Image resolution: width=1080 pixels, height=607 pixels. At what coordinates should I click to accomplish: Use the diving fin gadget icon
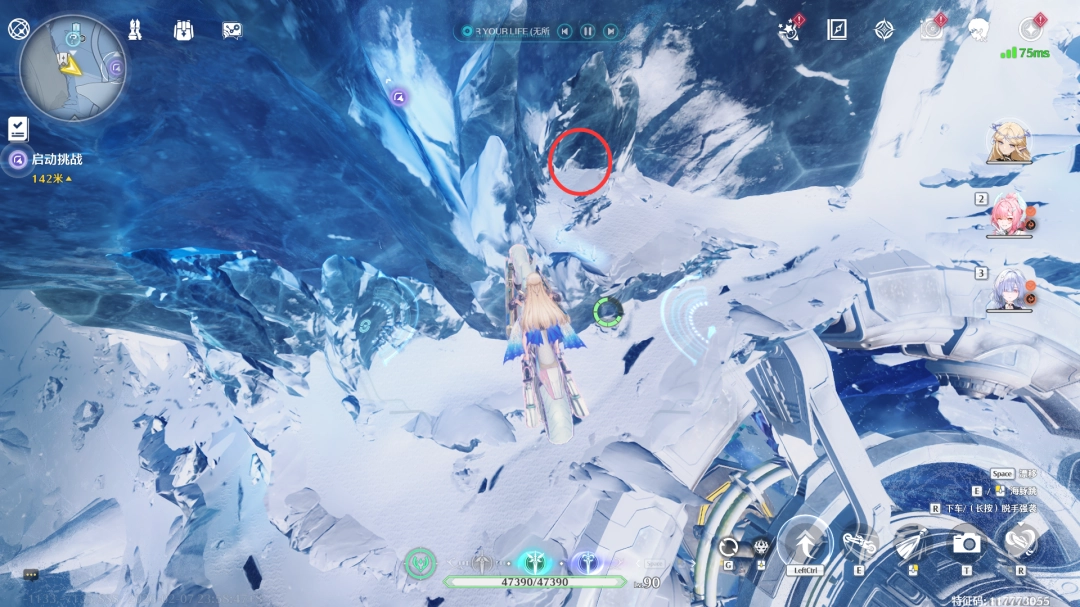click(911, 543)
